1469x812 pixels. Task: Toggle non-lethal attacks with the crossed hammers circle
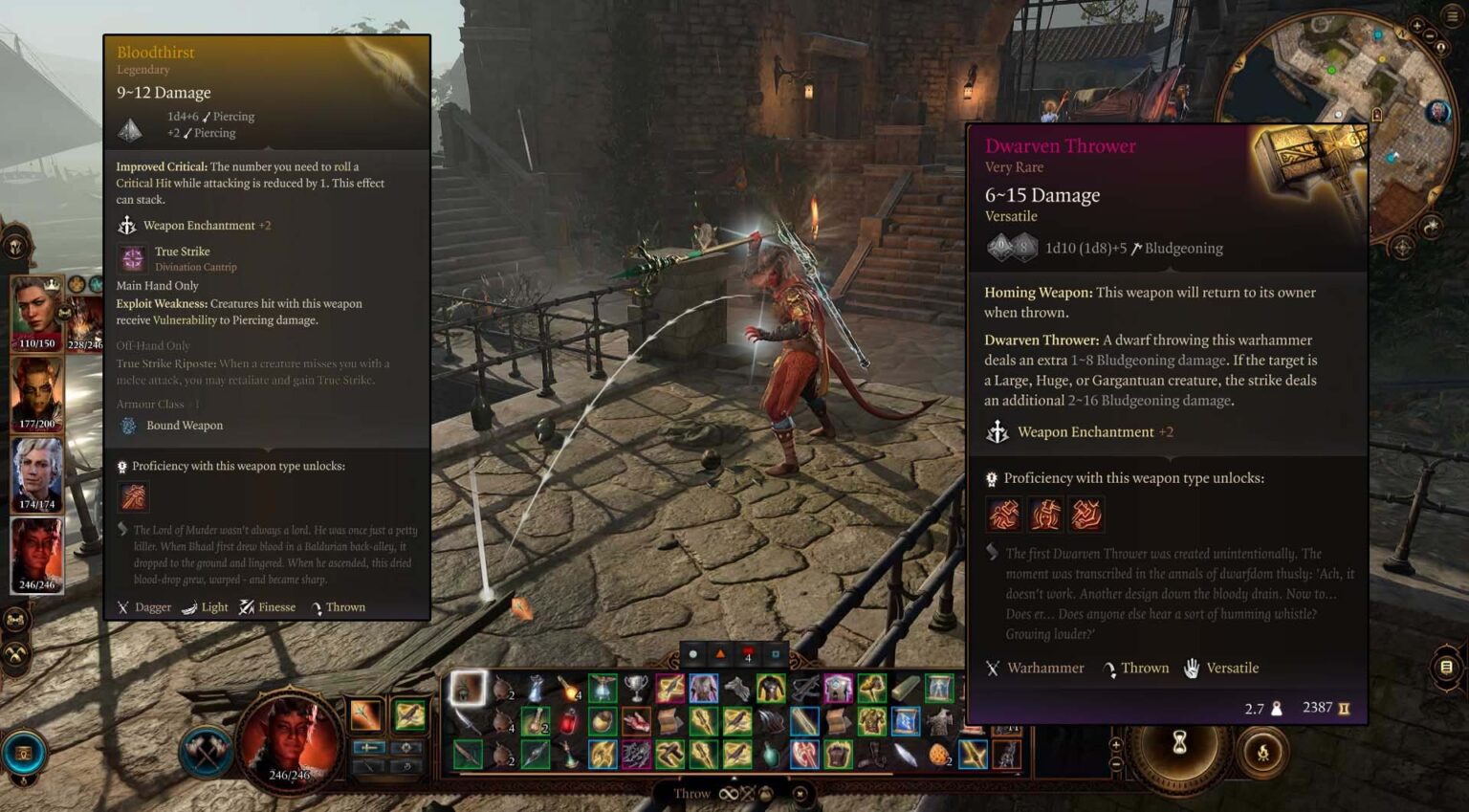click(x=15, y=653)
